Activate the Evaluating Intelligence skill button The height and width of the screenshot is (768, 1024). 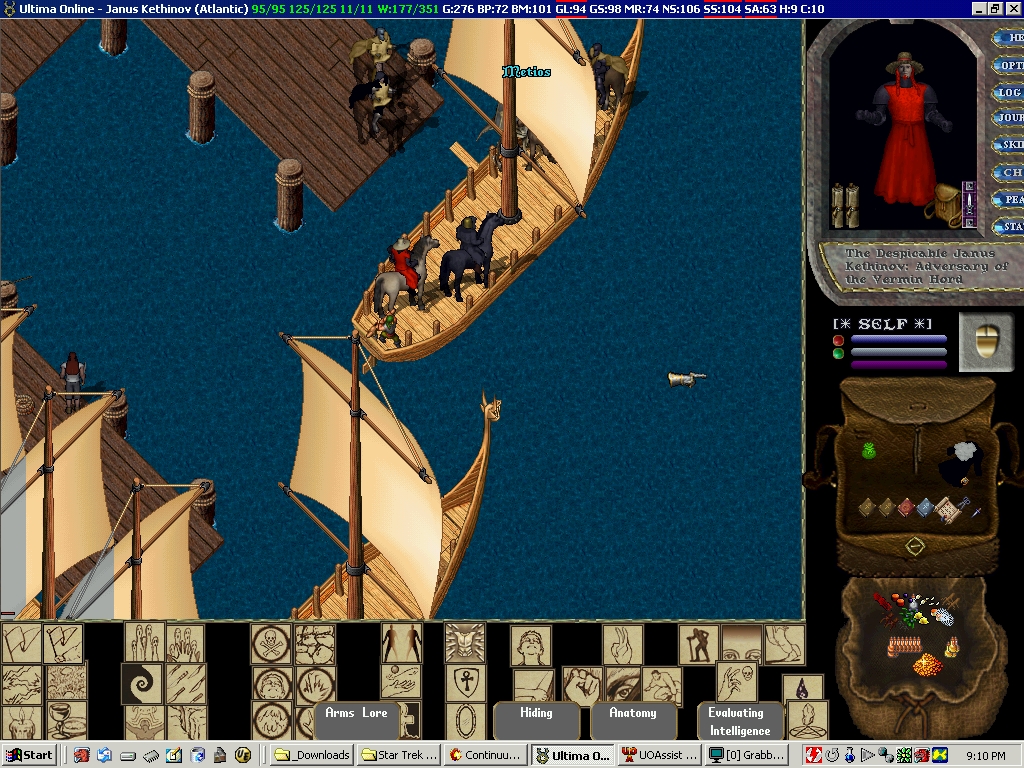(x=736, y=722)
